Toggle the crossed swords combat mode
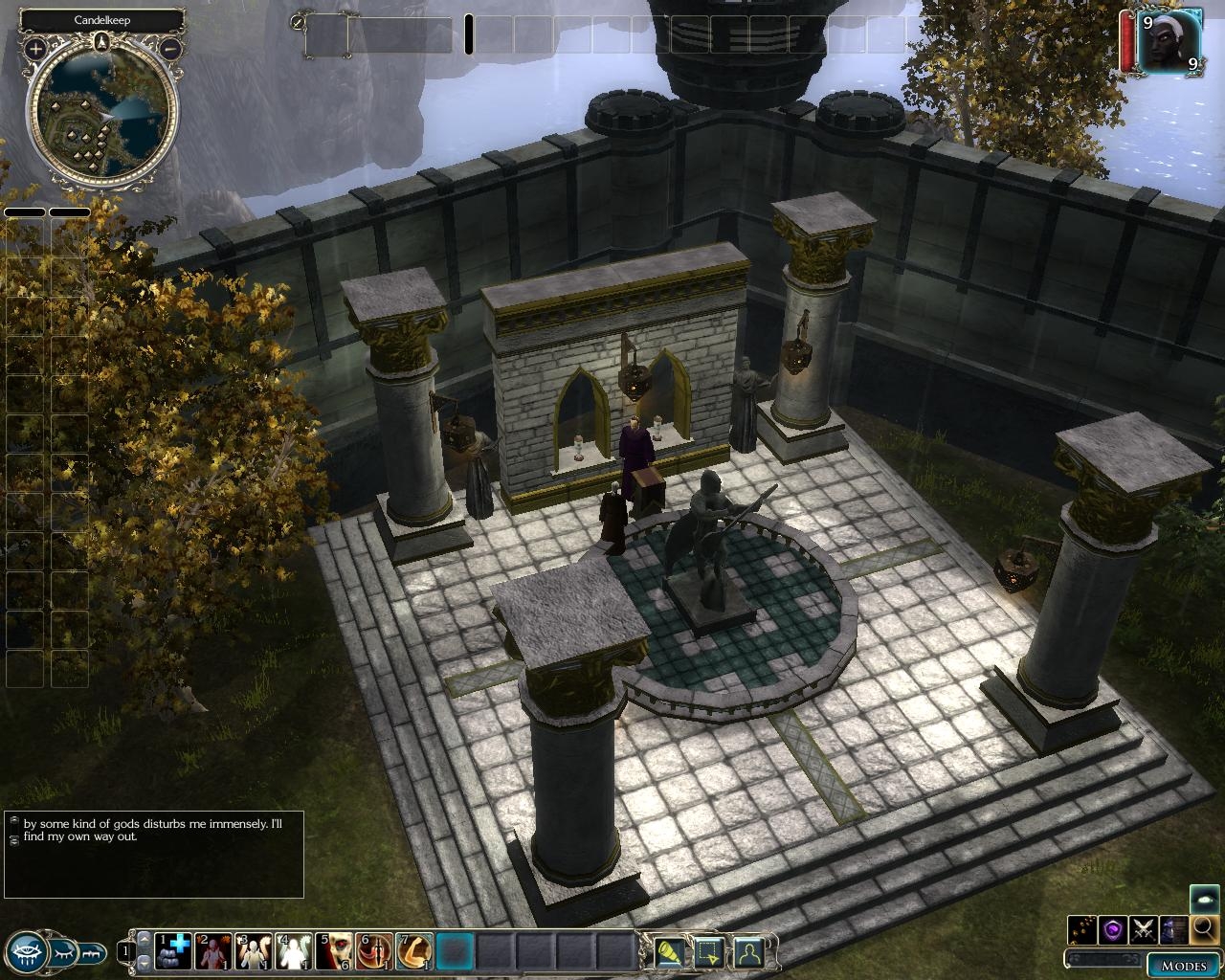The height and width of the screenshot is (980, 1225). (1143, 928)
